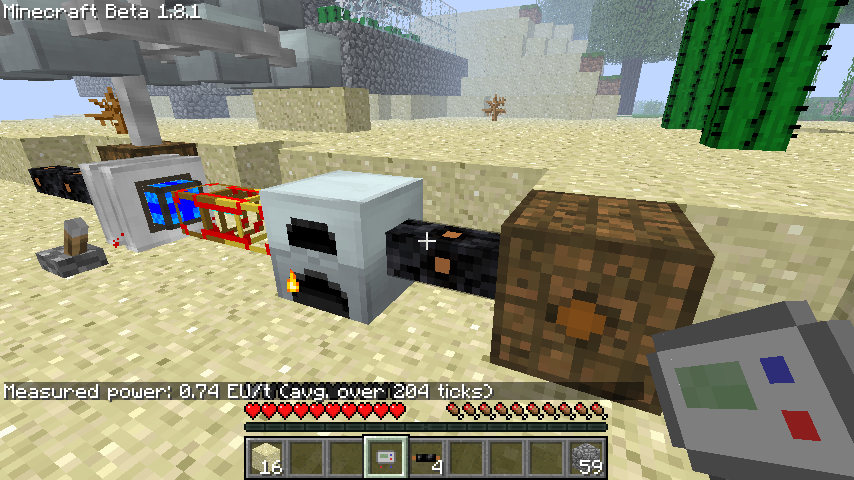The height and width of the screenshot is (480, 854).
Task: Select the EU meter hotbar slot
Action: click(x=385, y=458)
